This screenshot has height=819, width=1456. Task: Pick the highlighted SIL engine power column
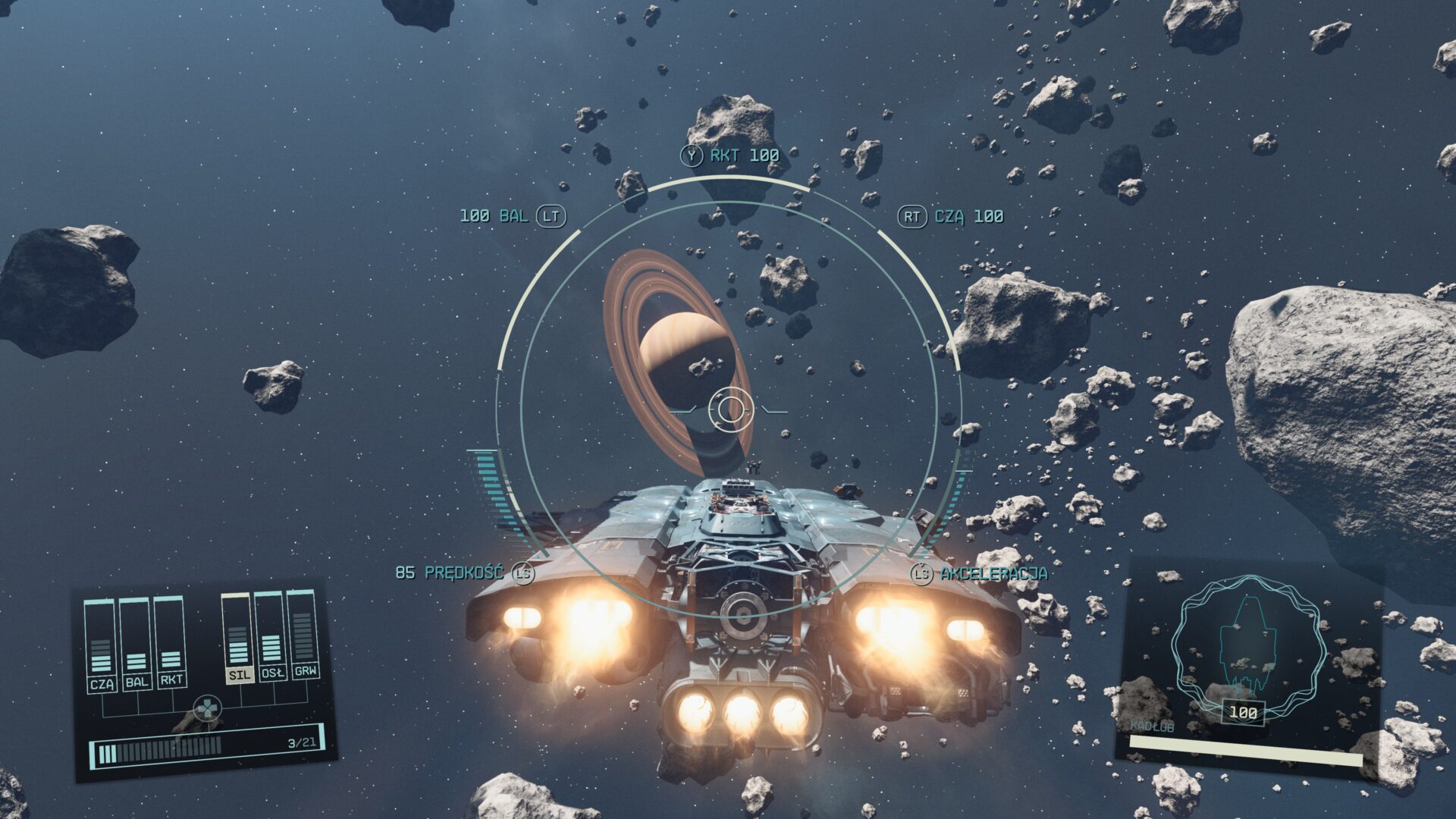(x=237, y=639)
